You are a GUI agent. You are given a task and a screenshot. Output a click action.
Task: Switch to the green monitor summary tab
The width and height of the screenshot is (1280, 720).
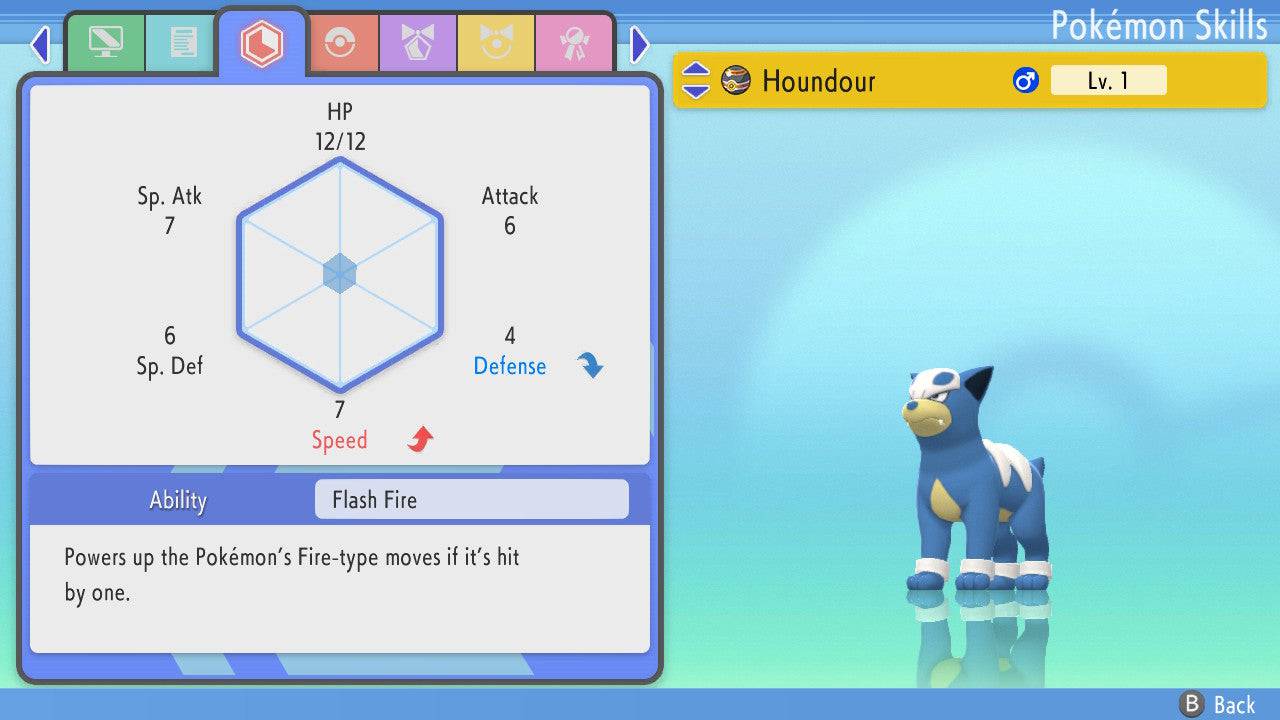(x=105, y=42)
